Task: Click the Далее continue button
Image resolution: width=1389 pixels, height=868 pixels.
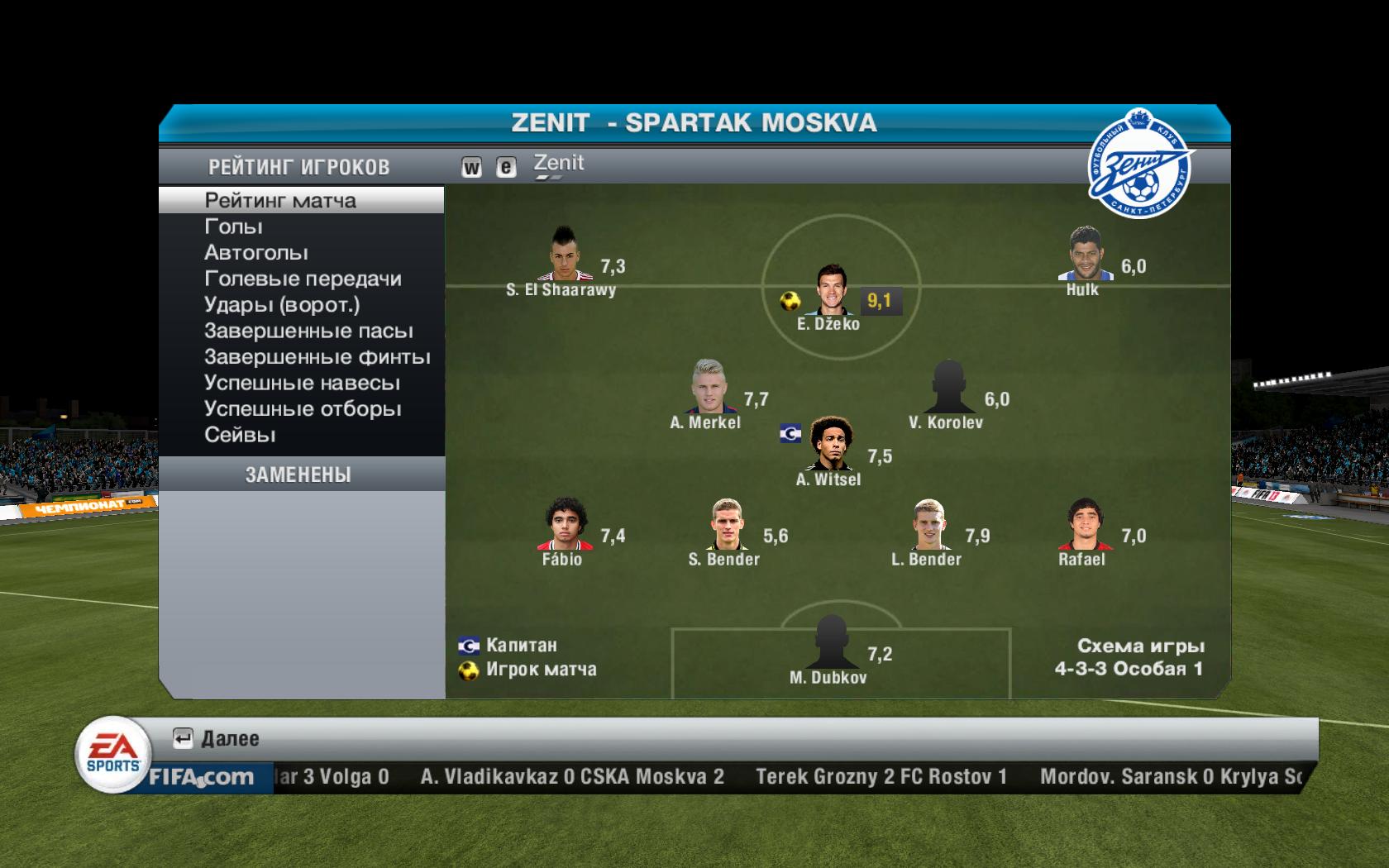Action: click(x=217, y=738)
